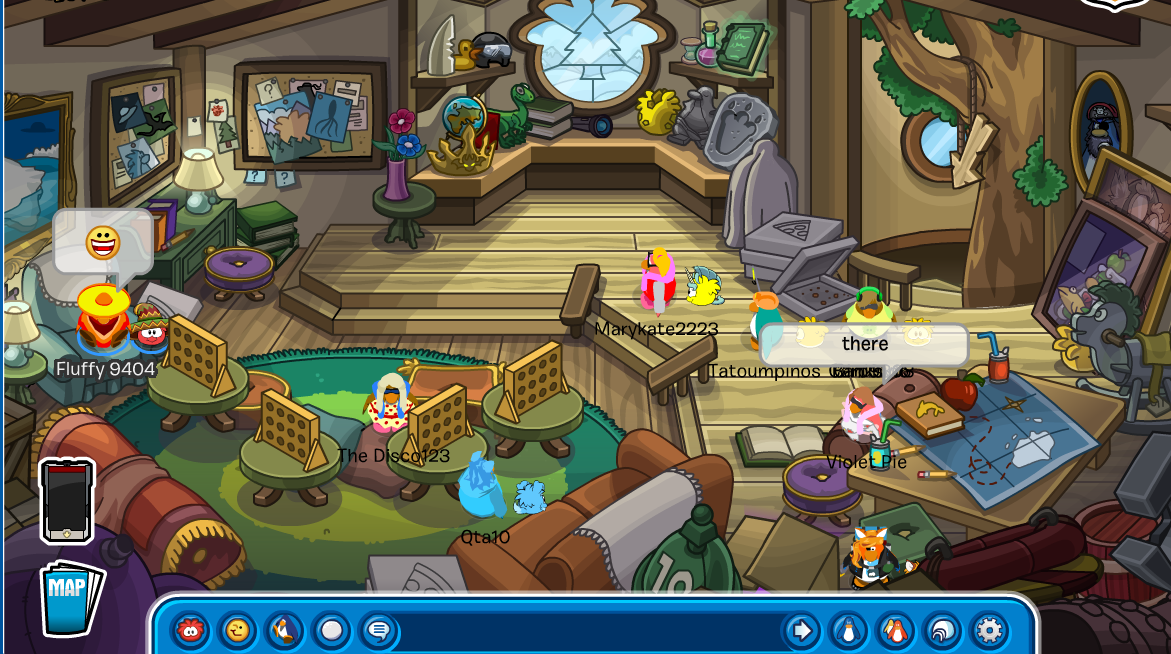Screen dimensions: 1171x654
Task: Open the speech bubble safe chat menu
Action: point(378,630)
